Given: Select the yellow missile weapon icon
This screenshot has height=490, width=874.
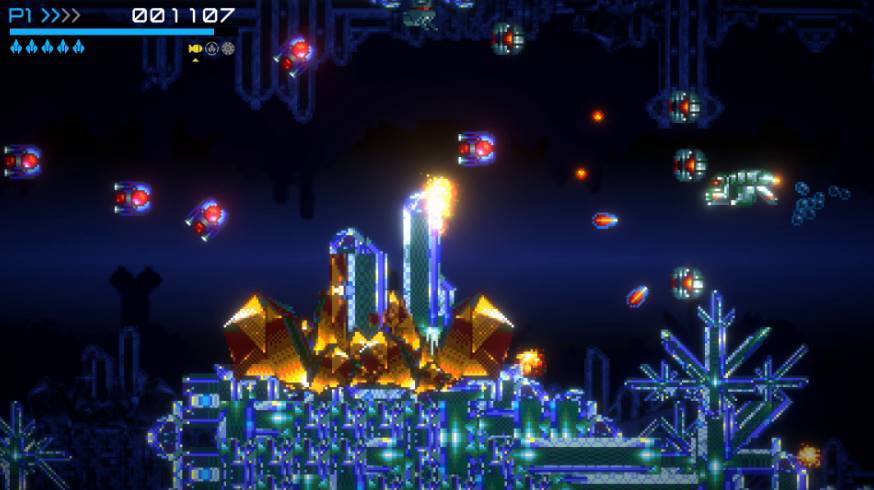Looking at the screenshot, I should click(195, 48).
